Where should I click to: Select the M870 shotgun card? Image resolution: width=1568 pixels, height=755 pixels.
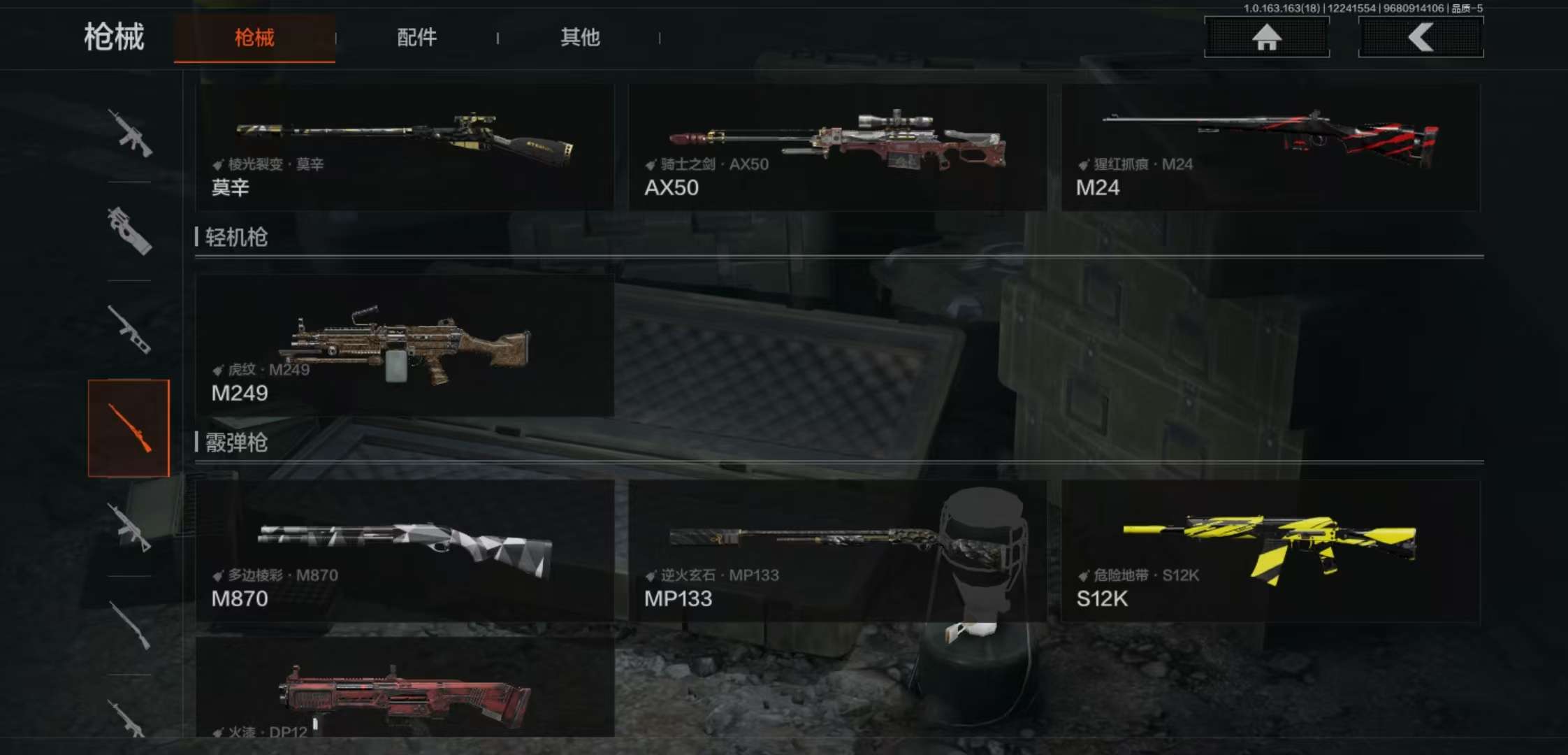point(405,551)
